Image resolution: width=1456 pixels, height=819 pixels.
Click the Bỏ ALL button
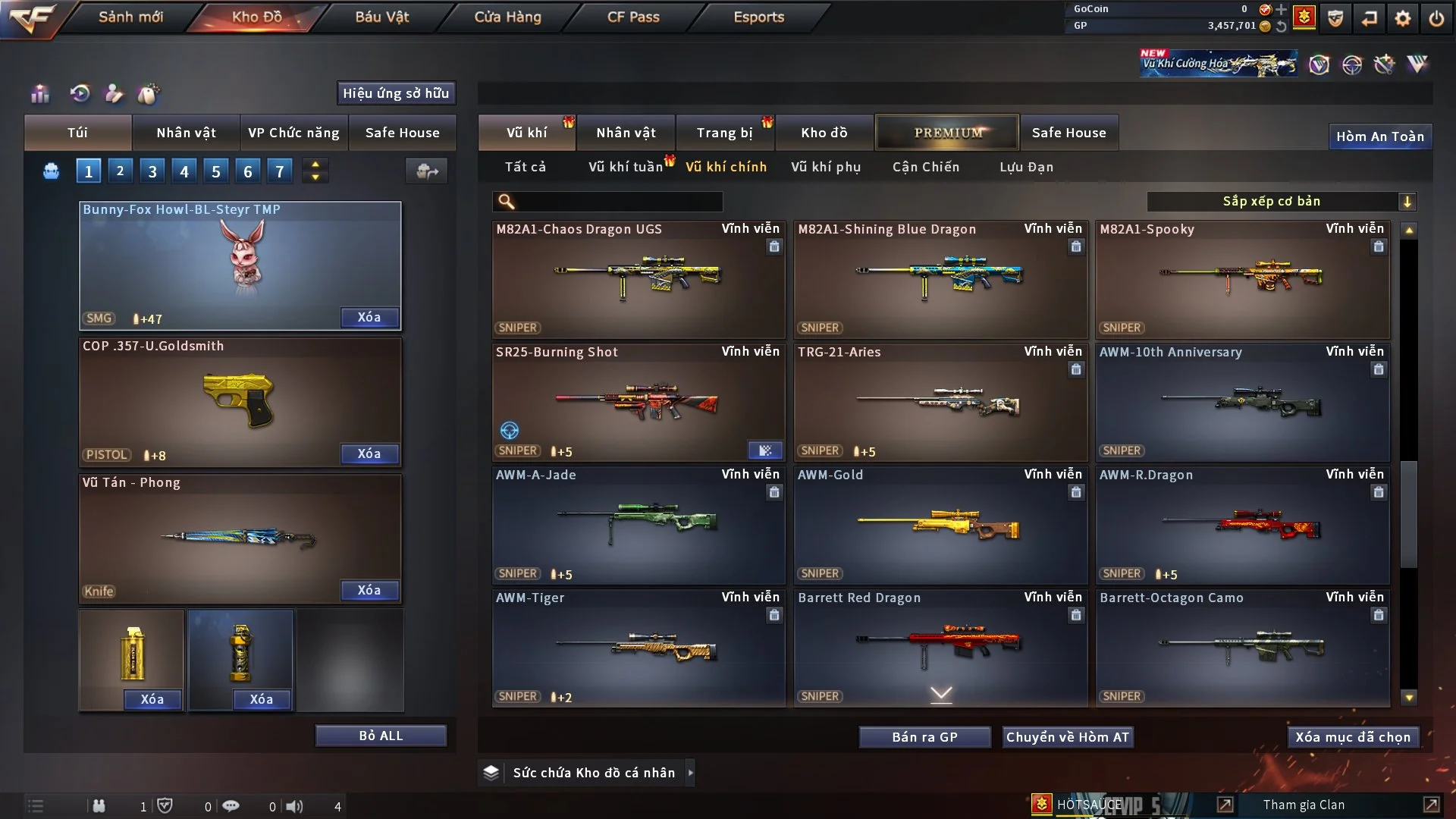pos(381,736)
